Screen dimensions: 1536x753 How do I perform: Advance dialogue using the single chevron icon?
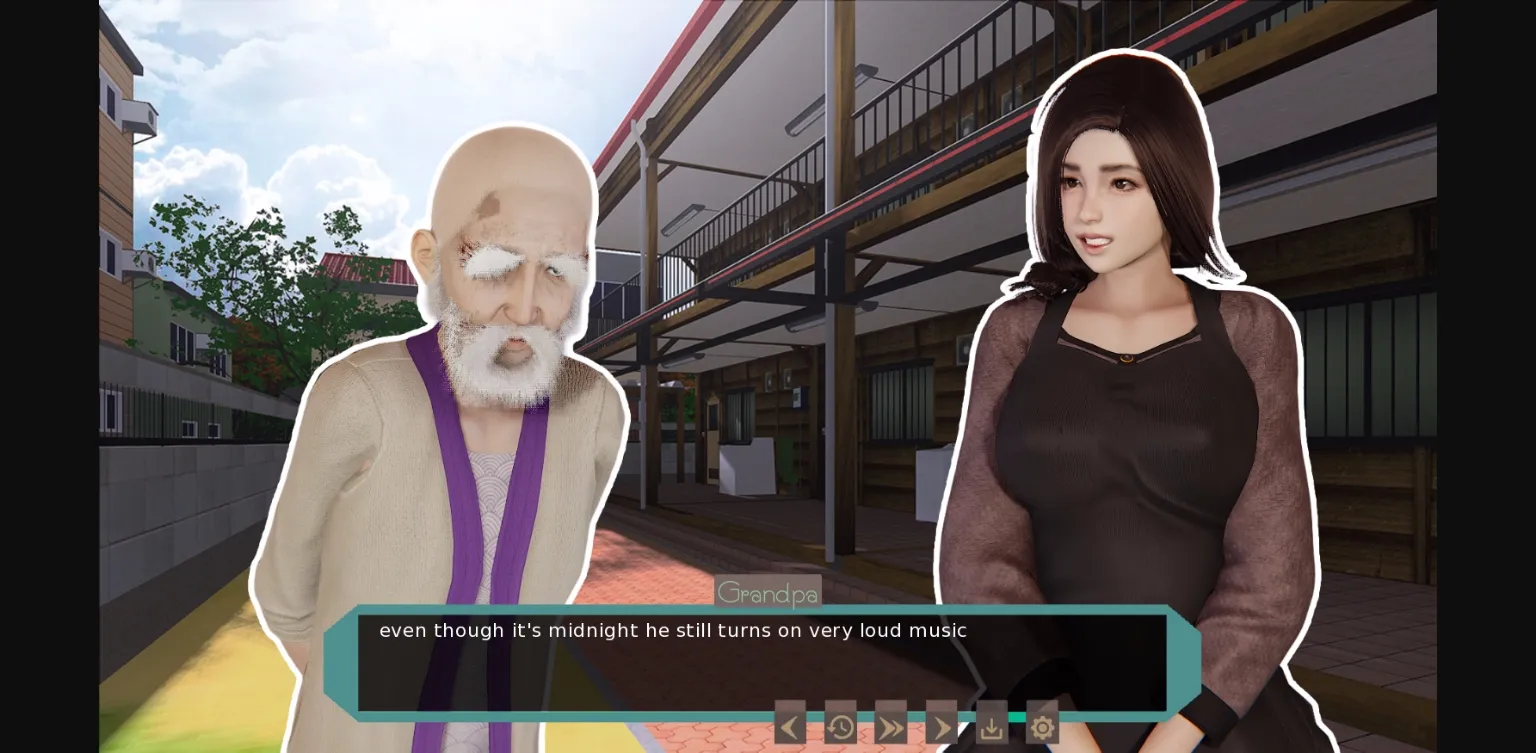(941, 726)
